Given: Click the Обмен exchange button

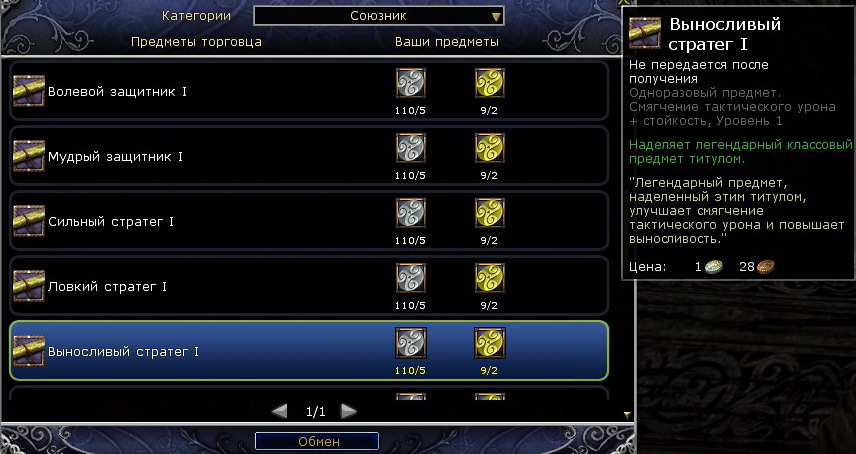Looking at the screenshot, I should point(317,441).
